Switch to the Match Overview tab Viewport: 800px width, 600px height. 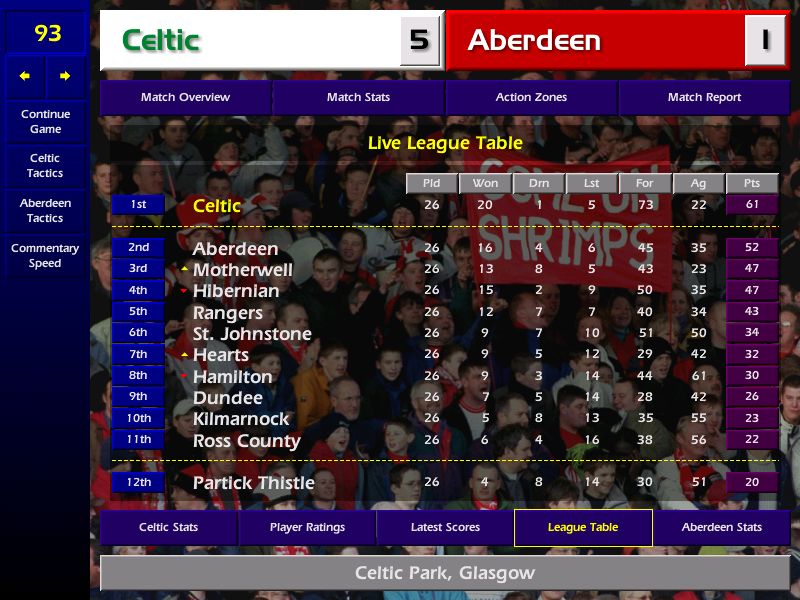click(185, 97)
